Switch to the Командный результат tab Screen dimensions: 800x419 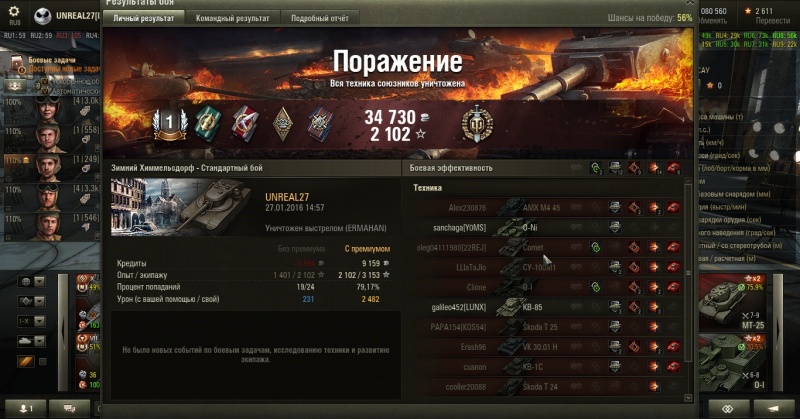point(232,18)
